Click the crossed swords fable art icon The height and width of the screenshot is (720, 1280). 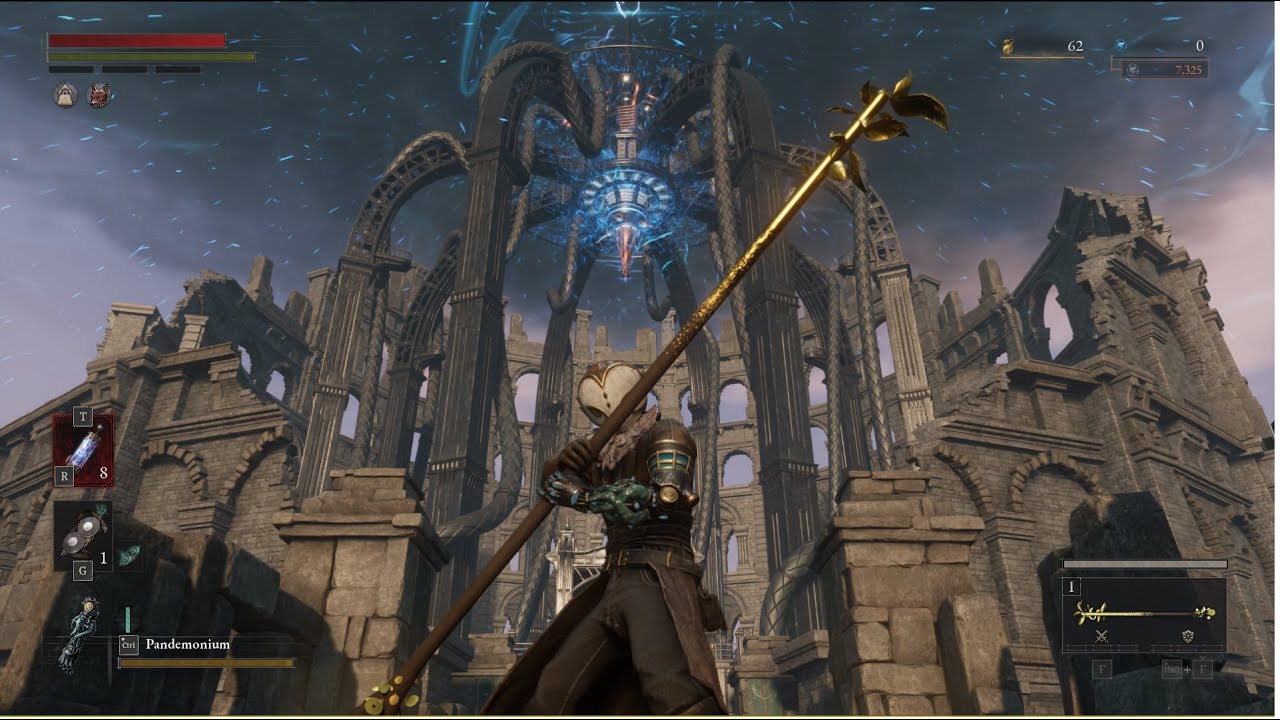tap(1102, 636)
